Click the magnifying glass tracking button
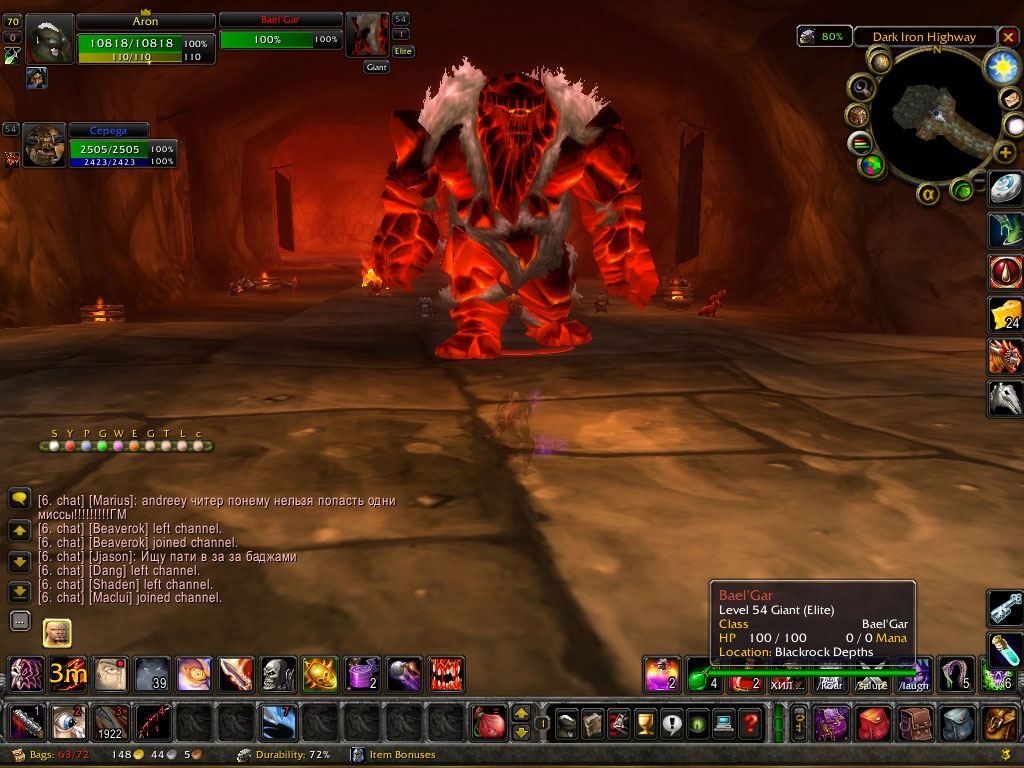The image size is (1024, 768). (x=860, y=88)
